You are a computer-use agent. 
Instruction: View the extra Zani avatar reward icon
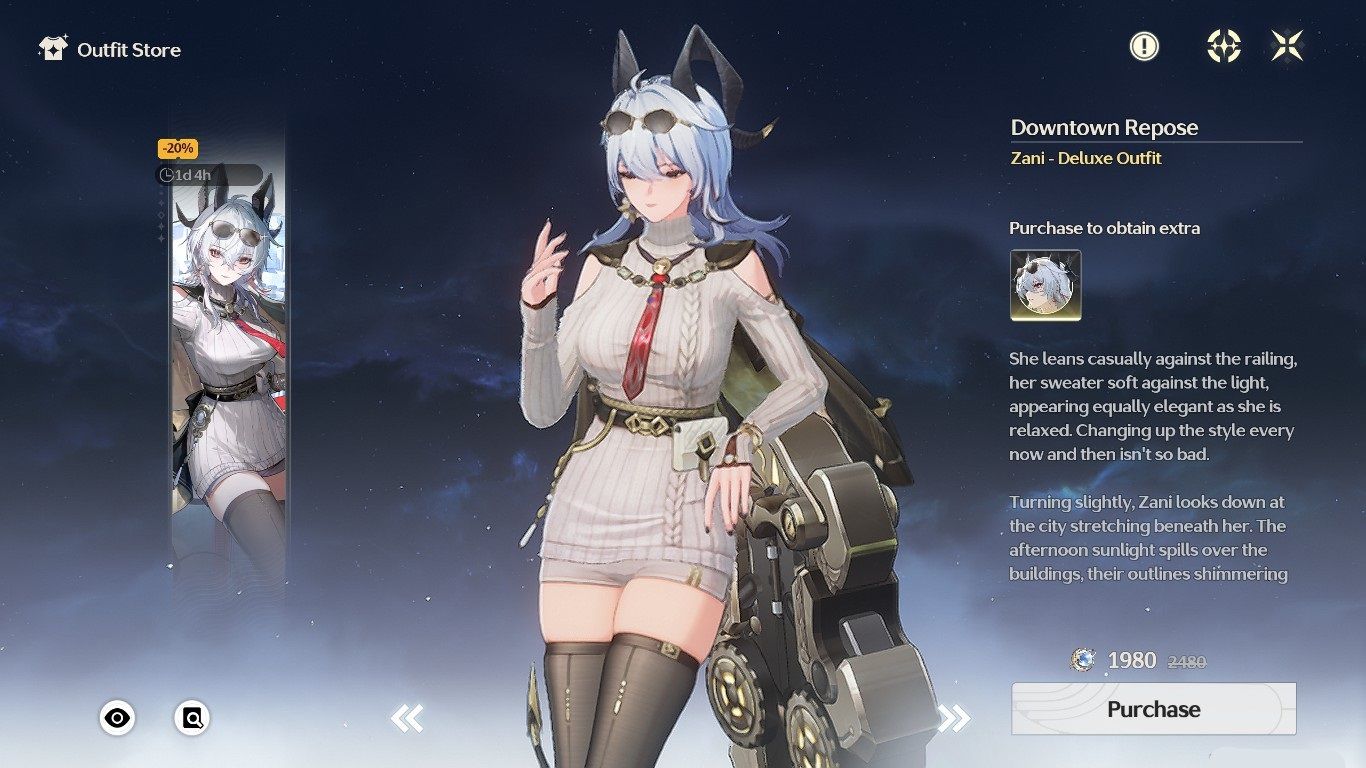1045,285
